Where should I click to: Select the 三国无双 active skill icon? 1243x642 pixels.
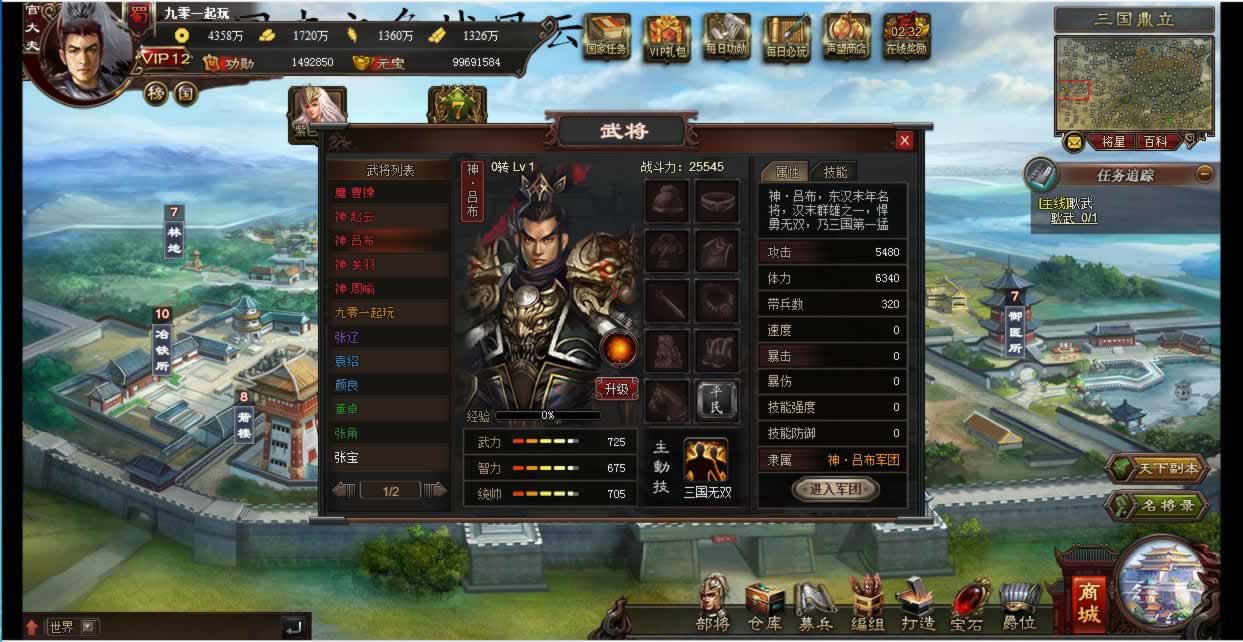[706, 460]
